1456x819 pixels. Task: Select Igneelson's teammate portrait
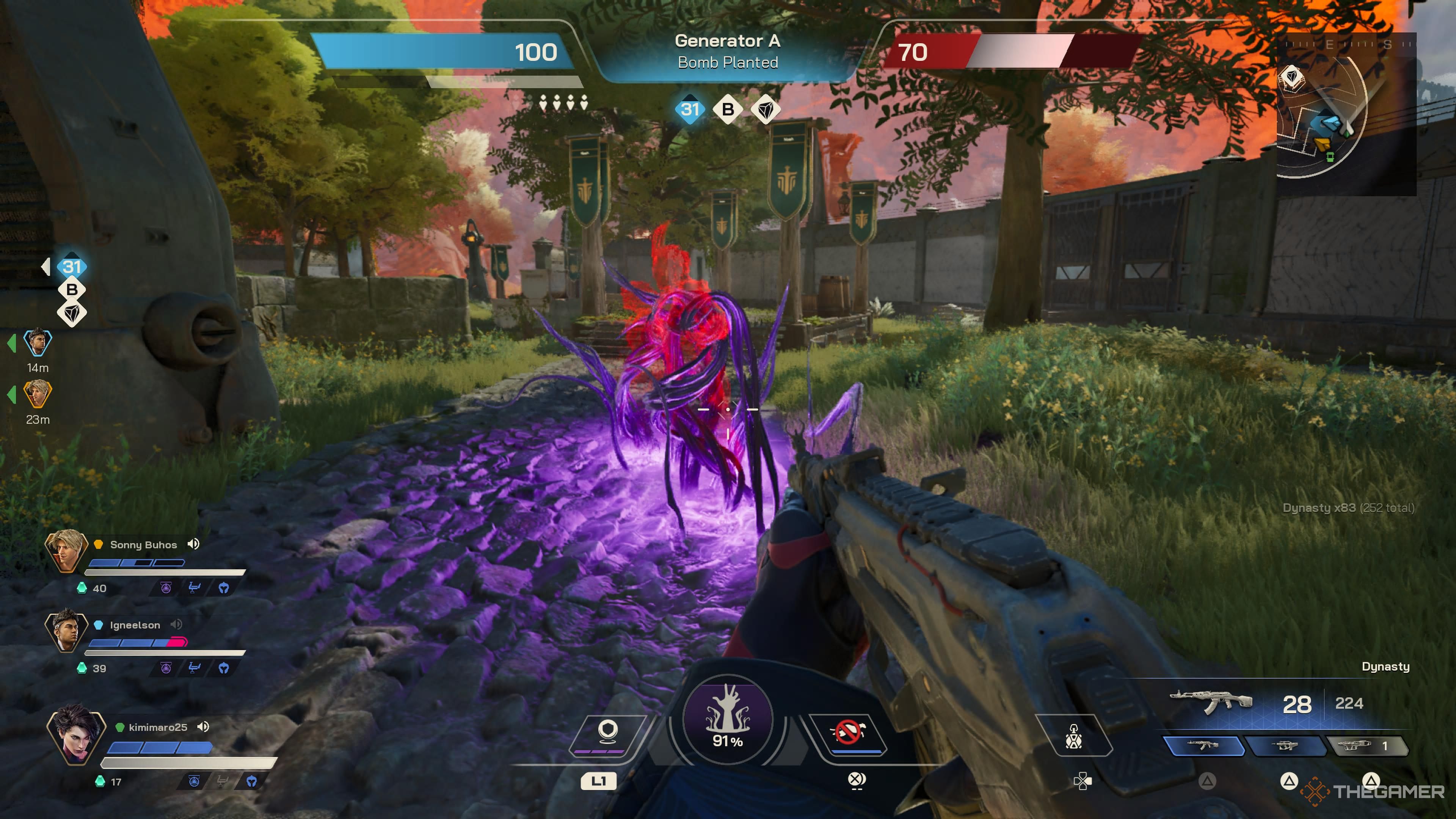click(66, 630)
